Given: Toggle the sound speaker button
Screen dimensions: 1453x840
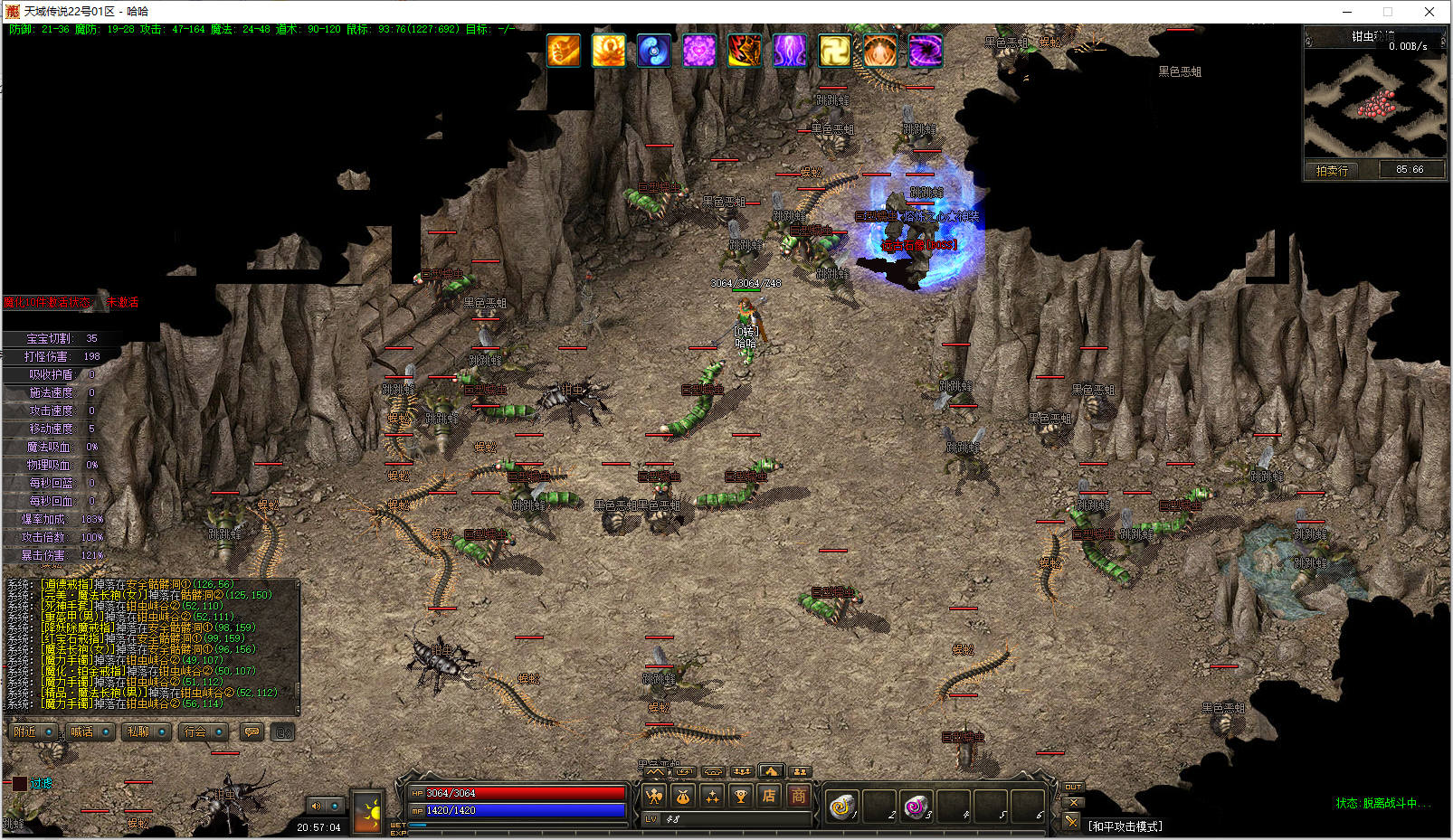Looking at the screenshot, I should (x=317, y=806).
